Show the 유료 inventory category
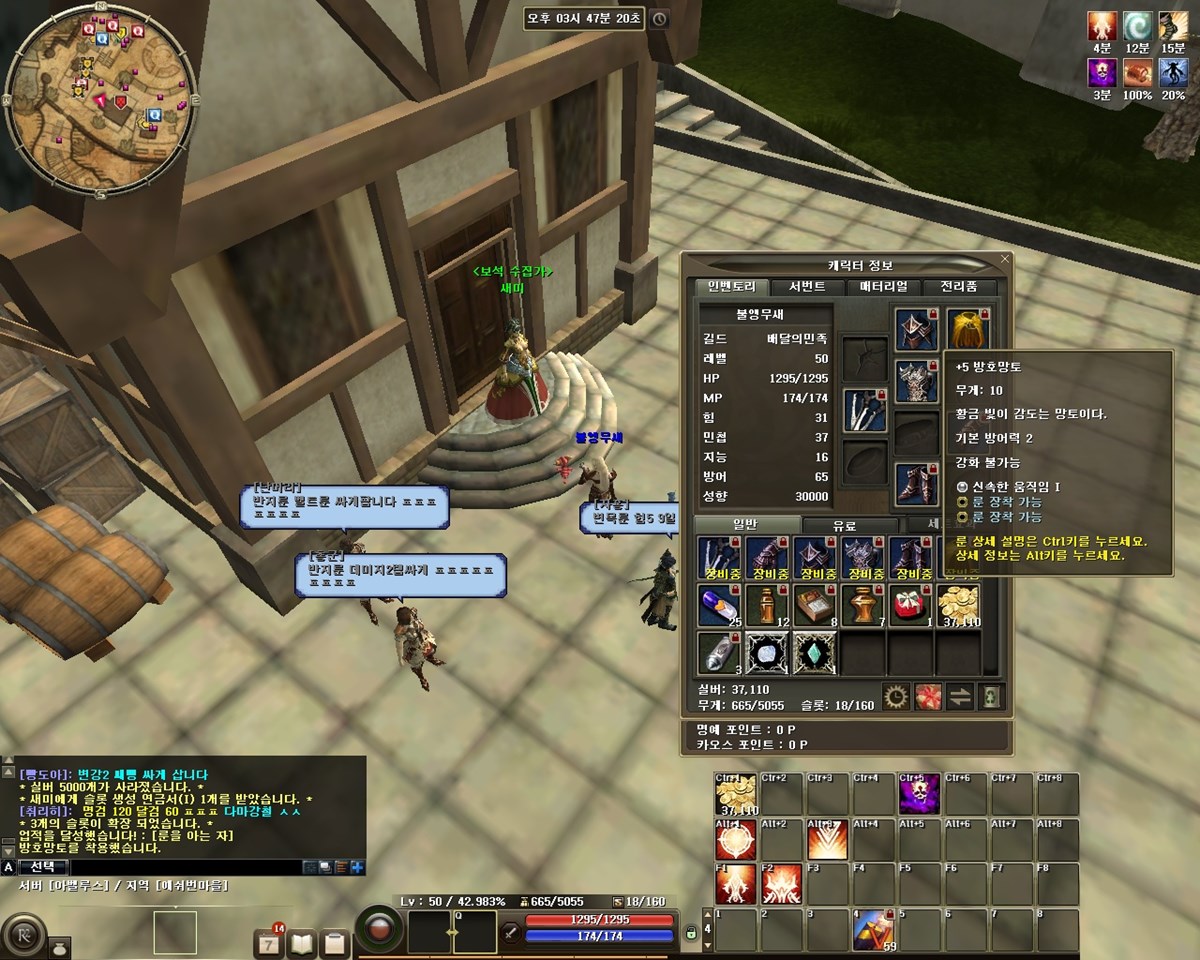Image resolution: width=1200 pixels, height=960 pixels. 851,526
